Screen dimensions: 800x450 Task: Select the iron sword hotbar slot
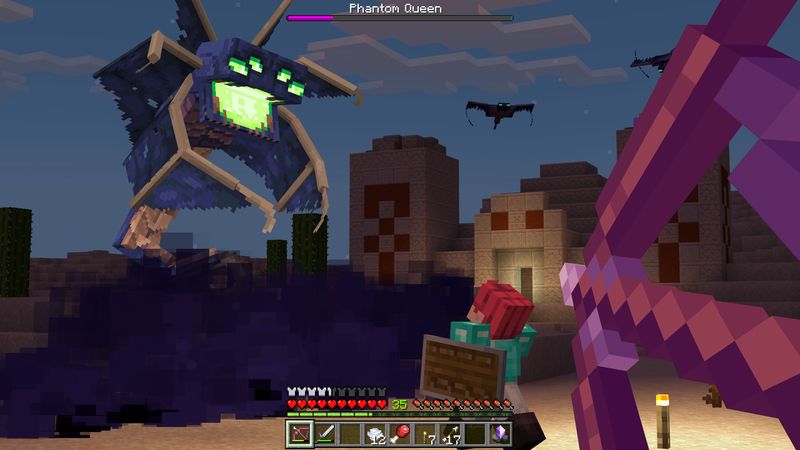[324, 434]
